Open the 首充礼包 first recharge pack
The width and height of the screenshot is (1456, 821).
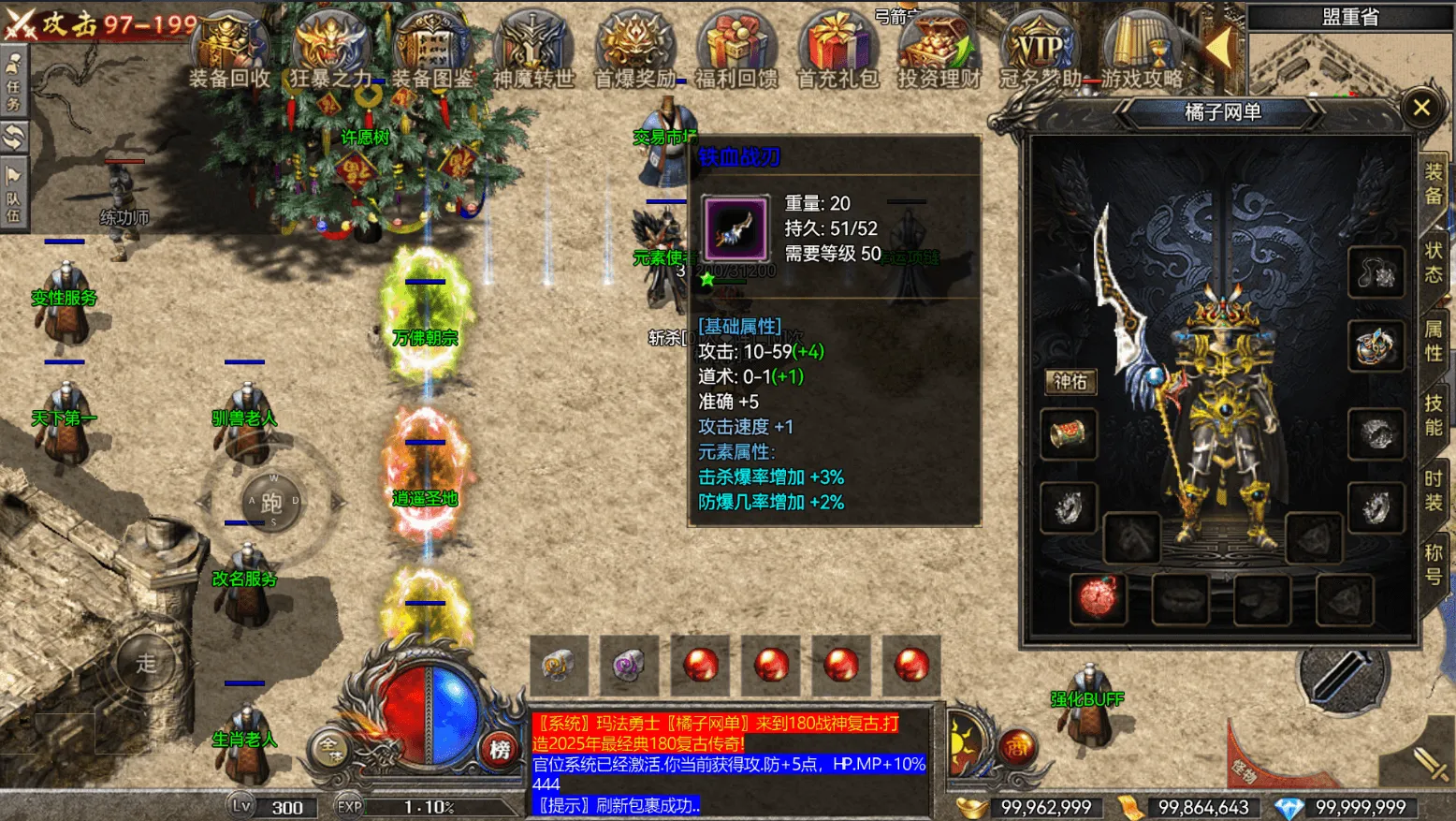tap(837, 51)
